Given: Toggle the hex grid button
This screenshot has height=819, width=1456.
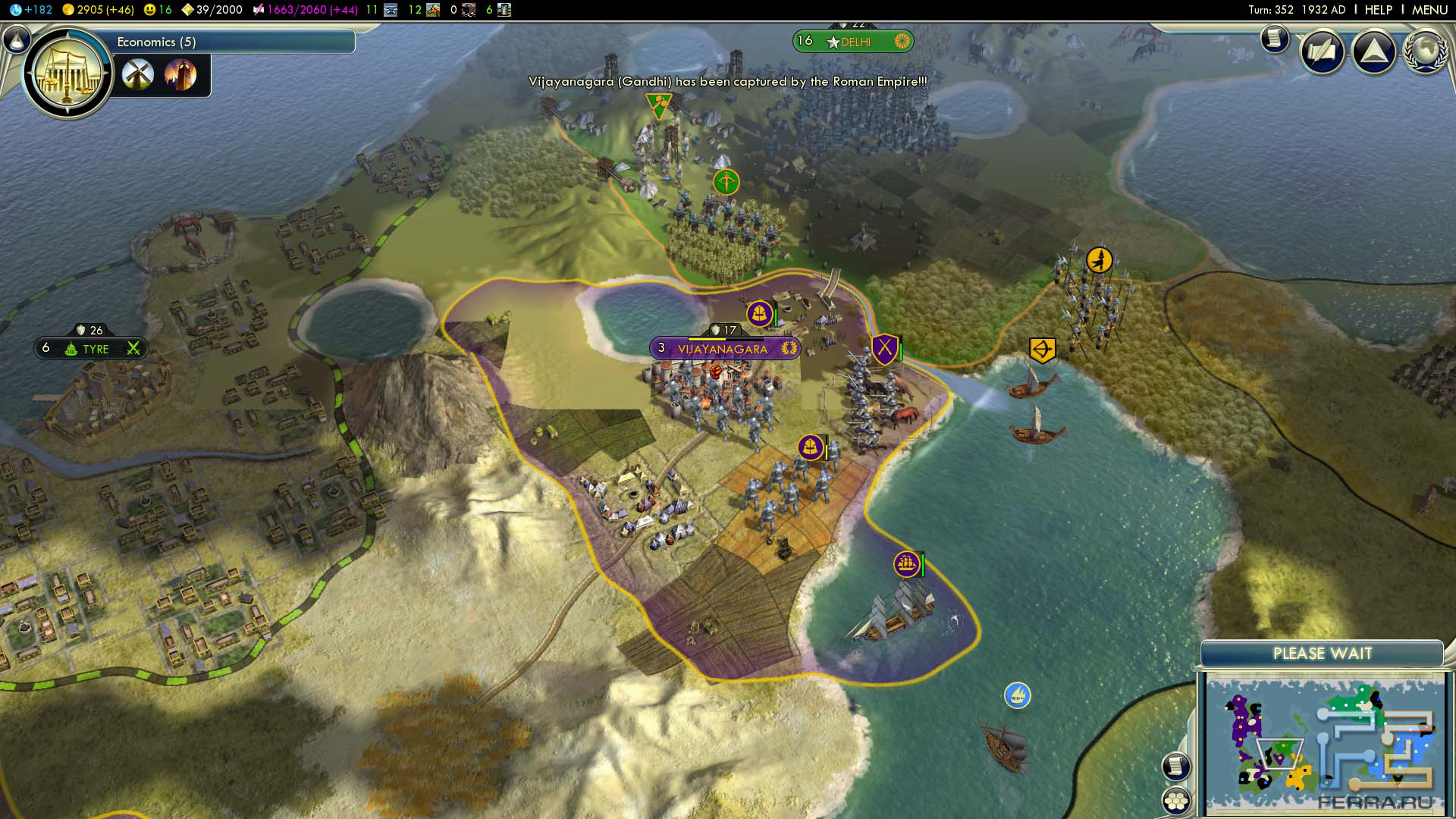Looking at the screenshot, I should [1175, 801].
